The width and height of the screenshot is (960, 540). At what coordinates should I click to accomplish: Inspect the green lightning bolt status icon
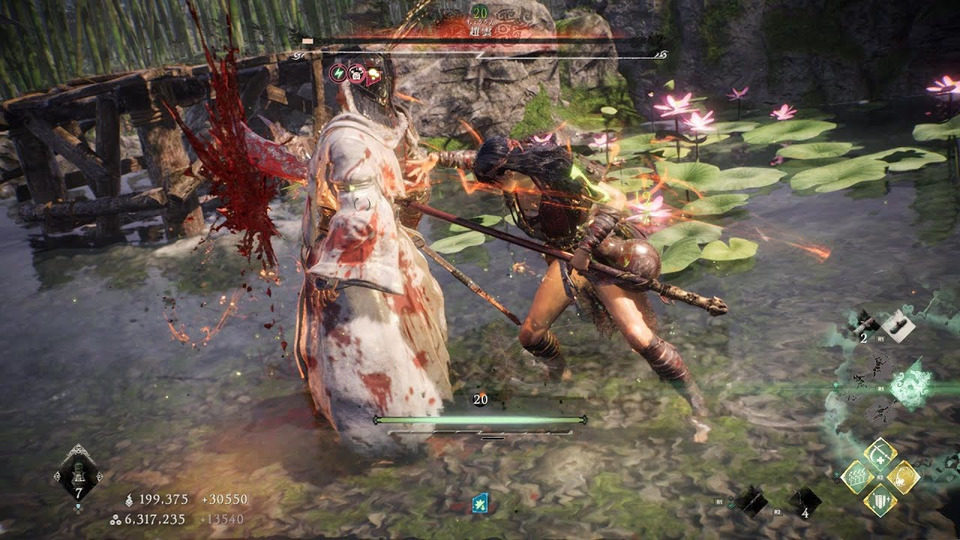(x=338, y=73)
